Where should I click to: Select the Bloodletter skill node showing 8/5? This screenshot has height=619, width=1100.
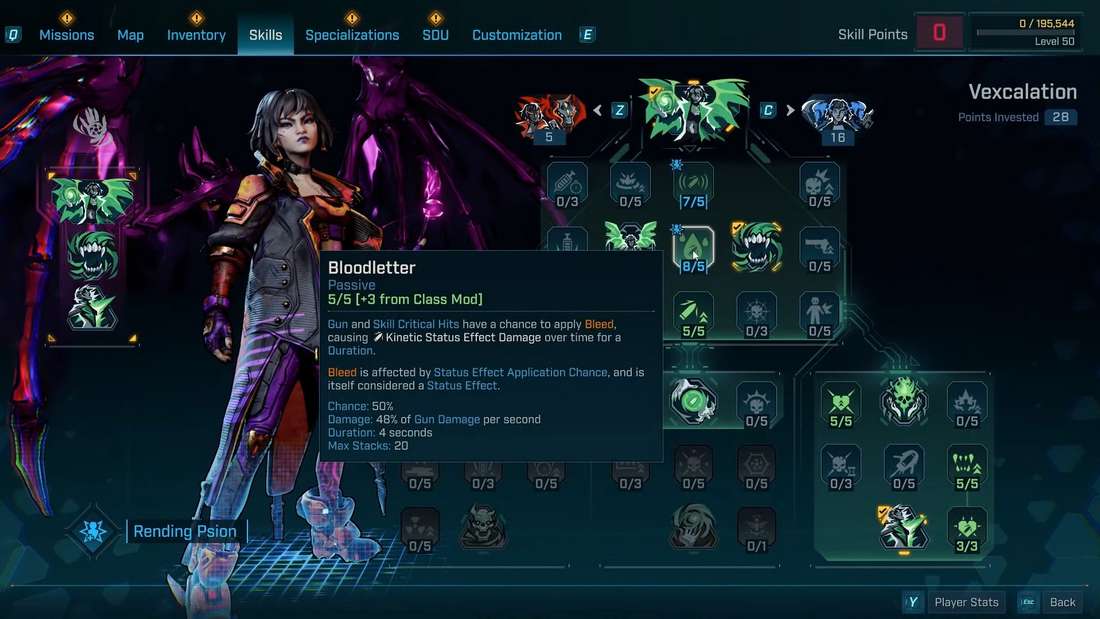tap(693, 248)
